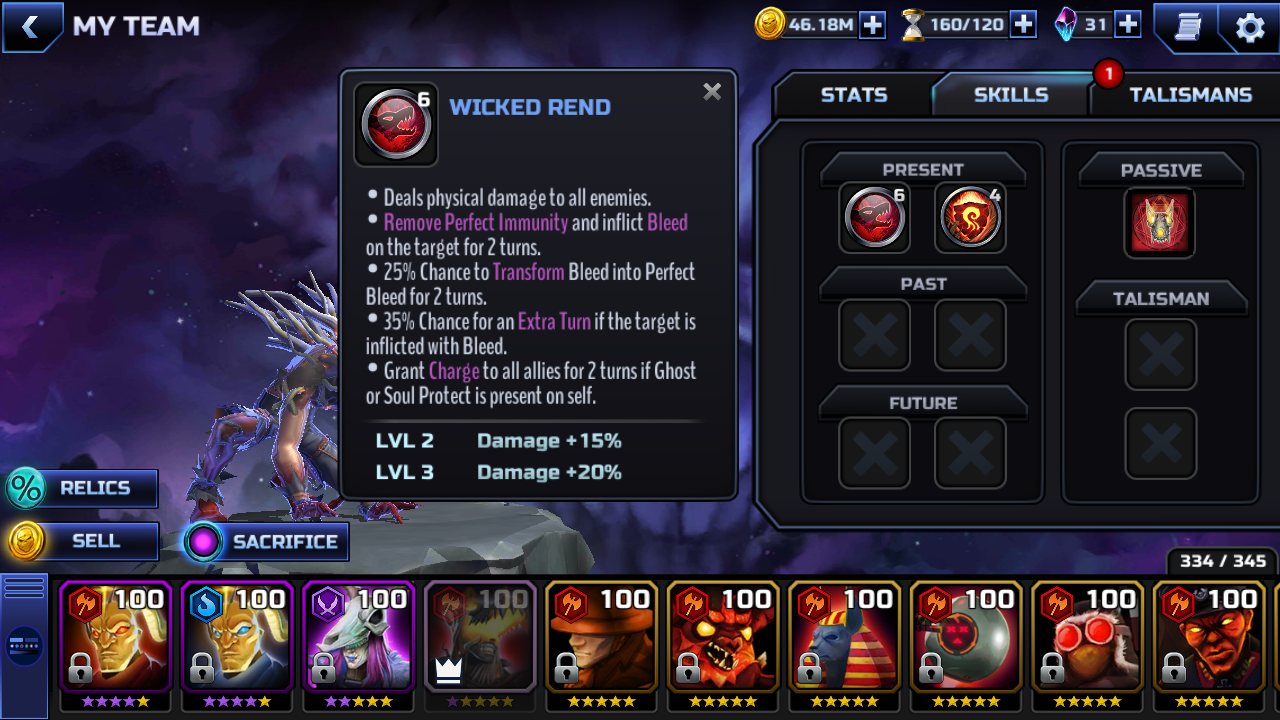The image size is (1280, 720).
Task: Open the Talismans tab
Action: click(1190, 95)
